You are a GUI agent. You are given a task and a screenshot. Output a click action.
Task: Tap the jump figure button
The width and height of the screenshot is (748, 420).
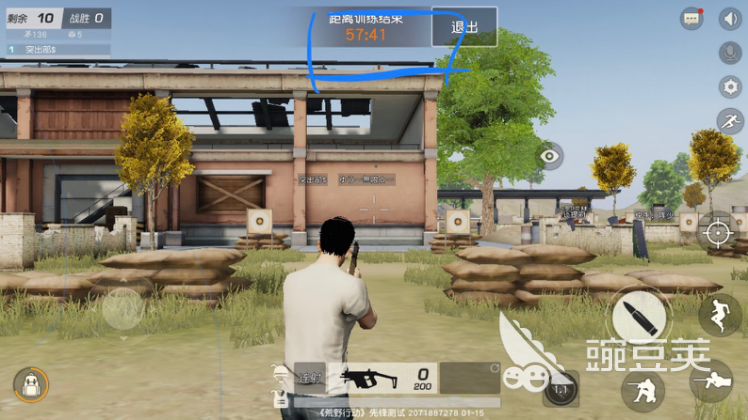[x=719, y=313]
